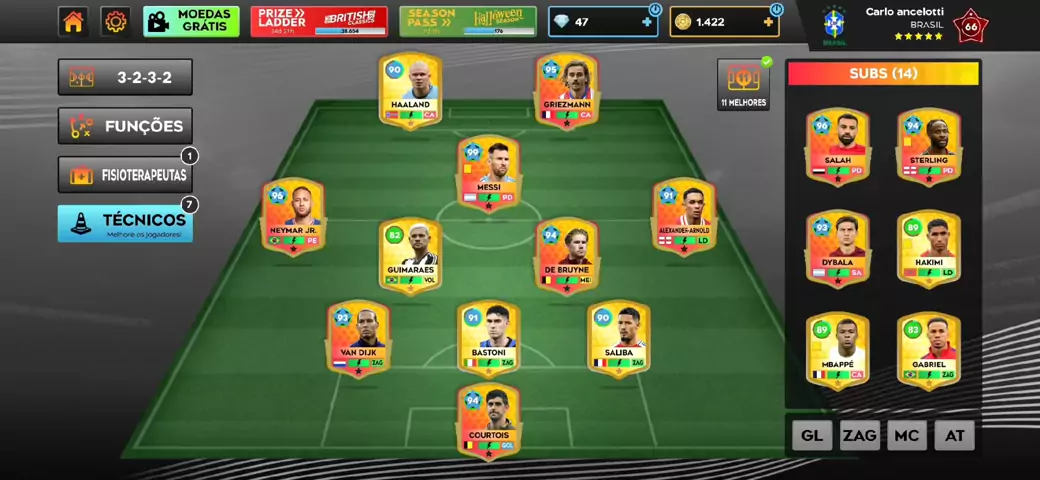Image resolution: width=1040 pixels, height=480 pixels.
Task: Add more diamonds with the plus button
Action: pyautogui.click(x=647, y=22)
